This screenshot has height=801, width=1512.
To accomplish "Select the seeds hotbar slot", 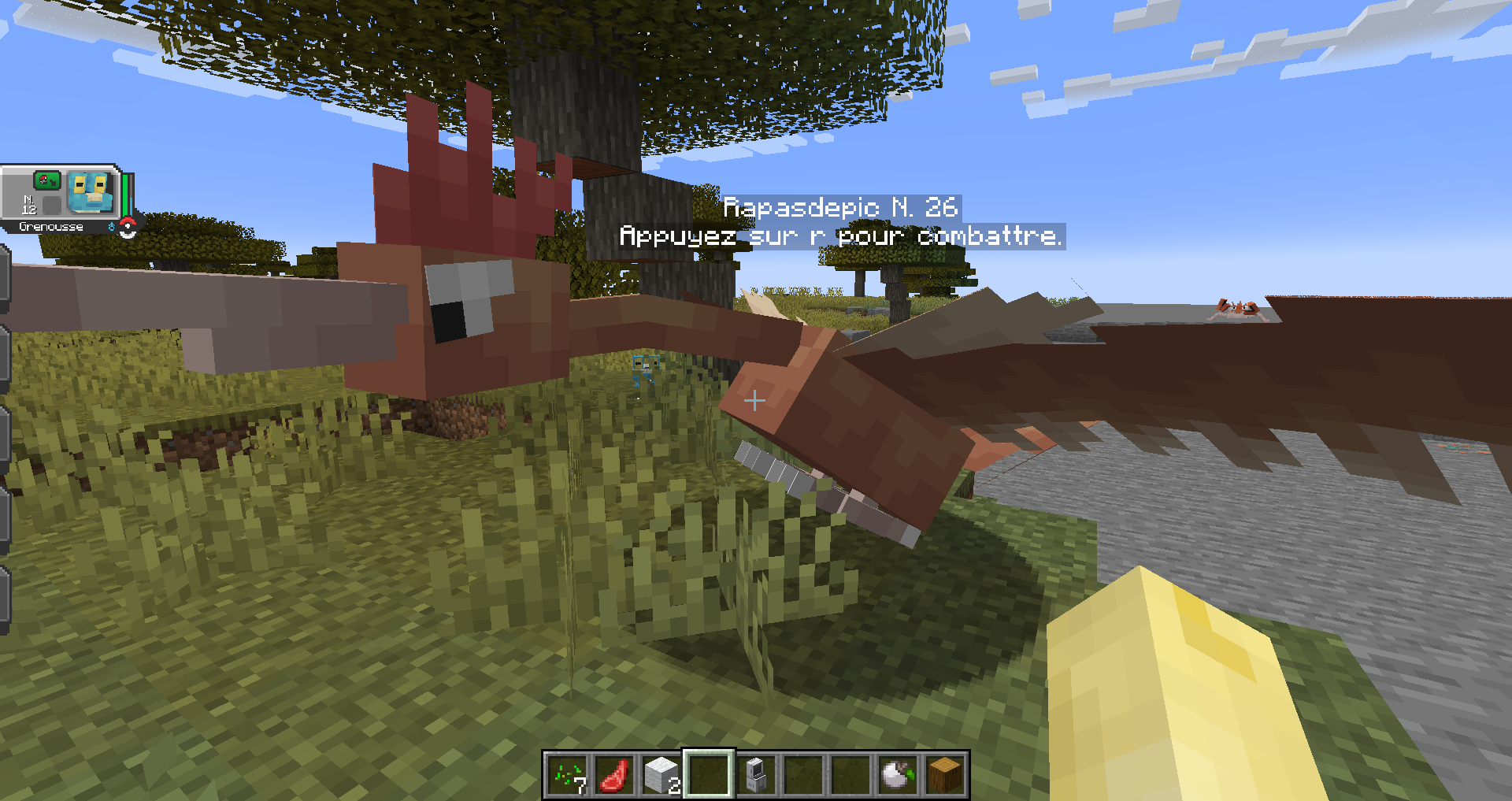I will [567, 775].
